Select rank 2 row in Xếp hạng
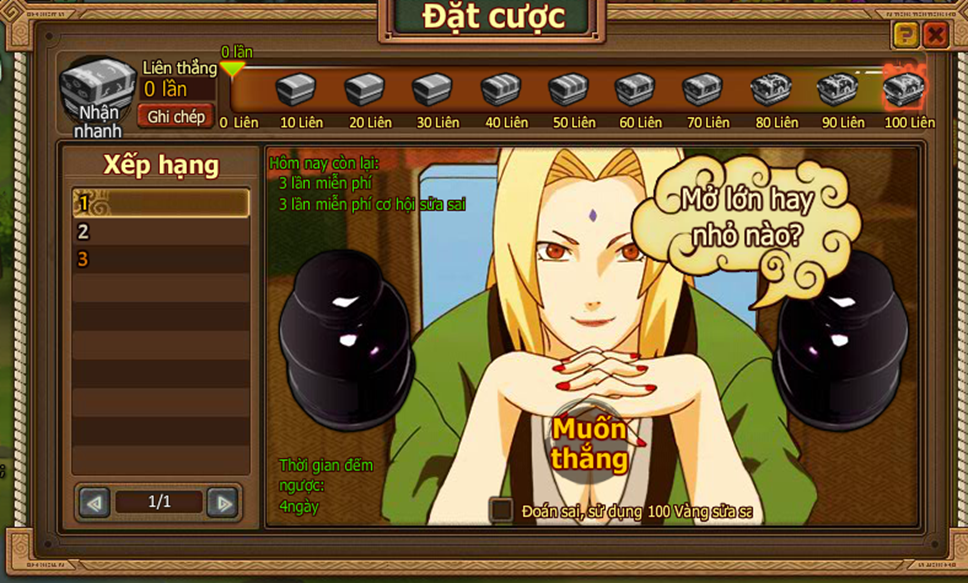This screenshot has height=583, width=968. 160,232
